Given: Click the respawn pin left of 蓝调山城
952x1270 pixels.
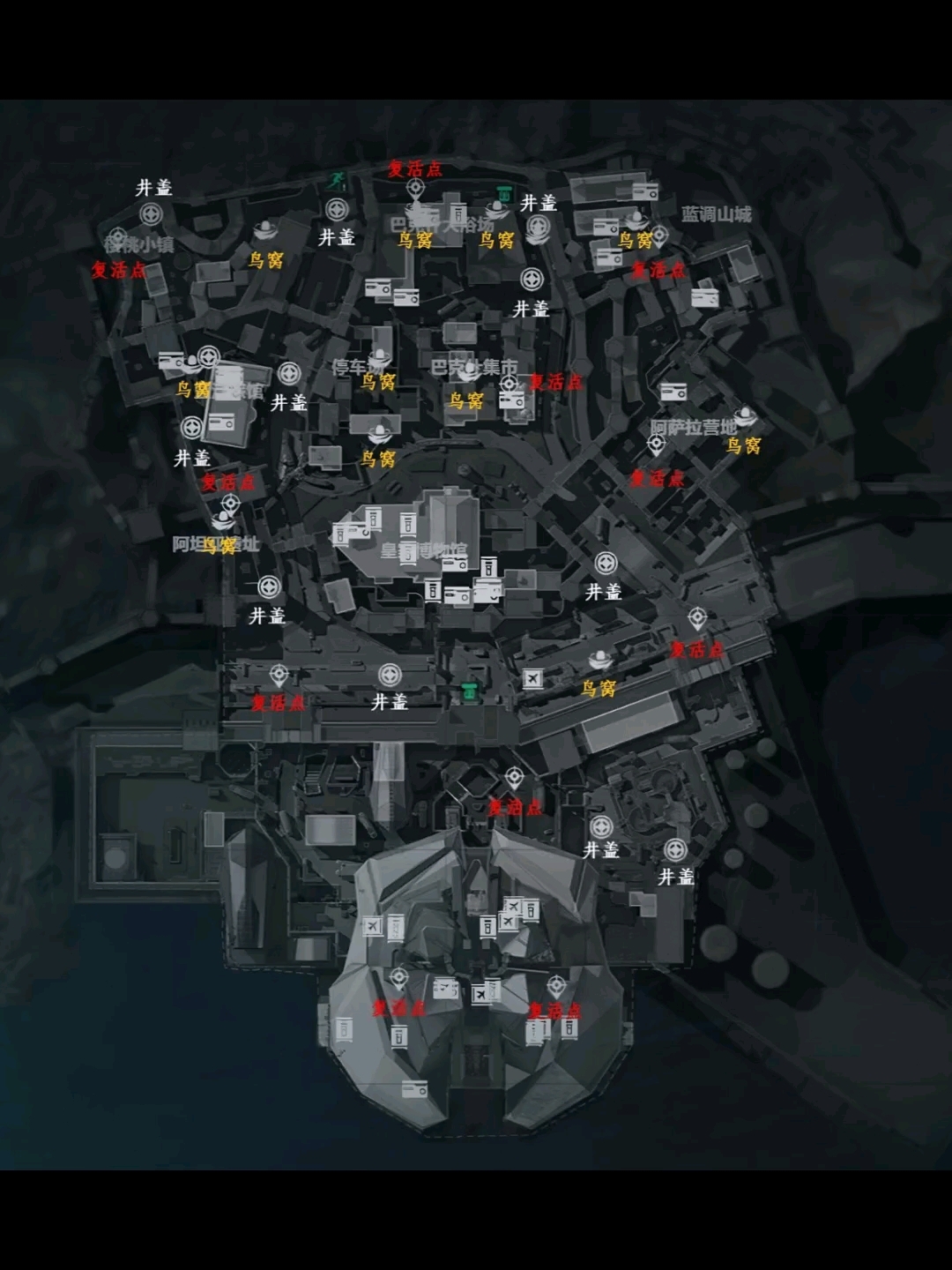Looking at the screenshot, I should (x=659, y=236).
